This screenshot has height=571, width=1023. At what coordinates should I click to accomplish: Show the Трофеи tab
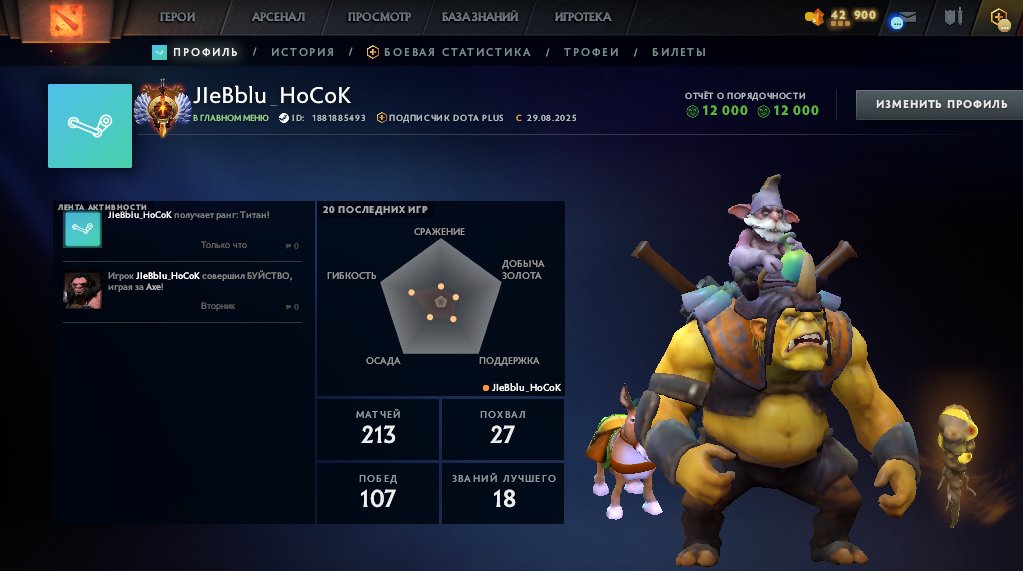[x=591, y=52]
